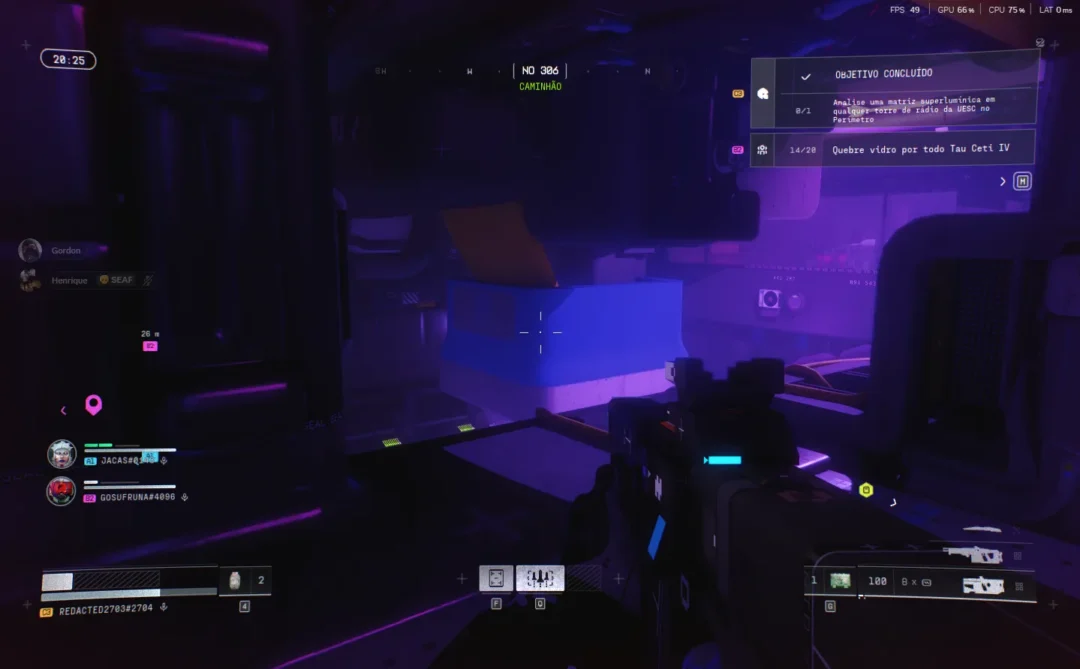
Task: Activate the square targeting ability icon
Action: click(x=496, y=578)
